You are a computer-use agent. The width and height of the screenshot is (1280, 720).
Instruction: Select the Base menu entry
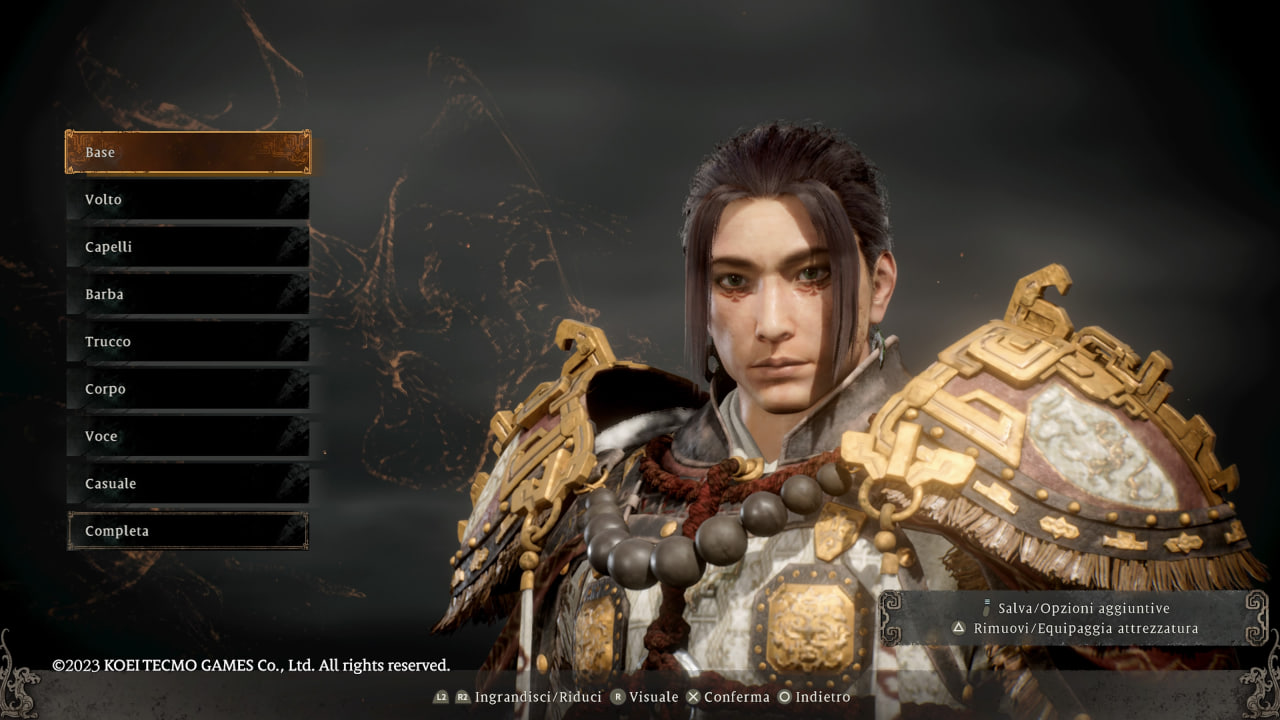tap(188, 152)
